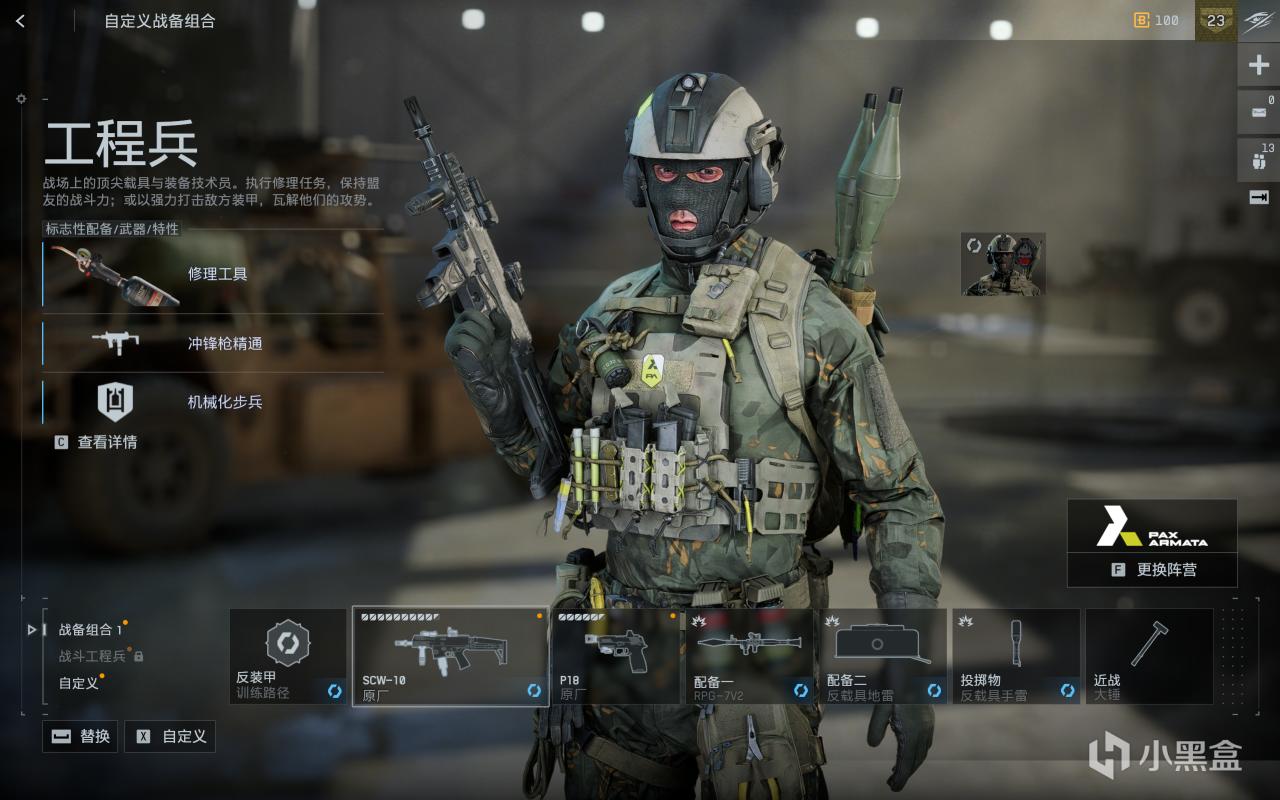Choose the locked 战斗工程兵 loadout
The width and height of the screenshot is (1280, 800).
(x=95, y=656)
